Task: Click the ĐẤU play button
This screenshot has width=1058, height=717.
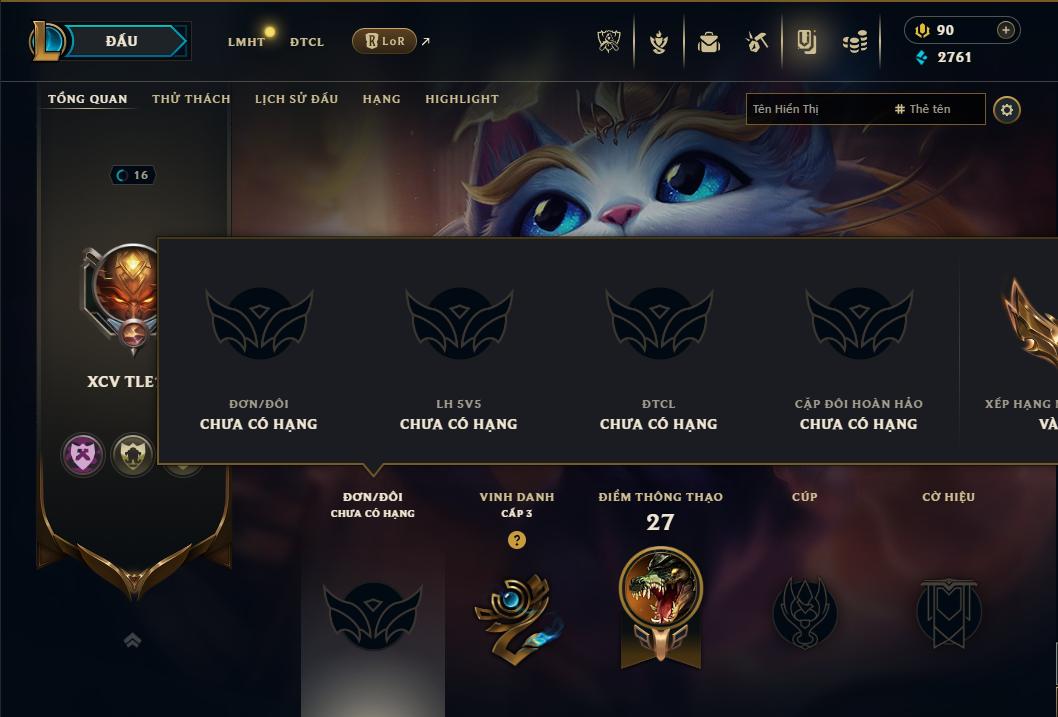Action: point(122,41)
